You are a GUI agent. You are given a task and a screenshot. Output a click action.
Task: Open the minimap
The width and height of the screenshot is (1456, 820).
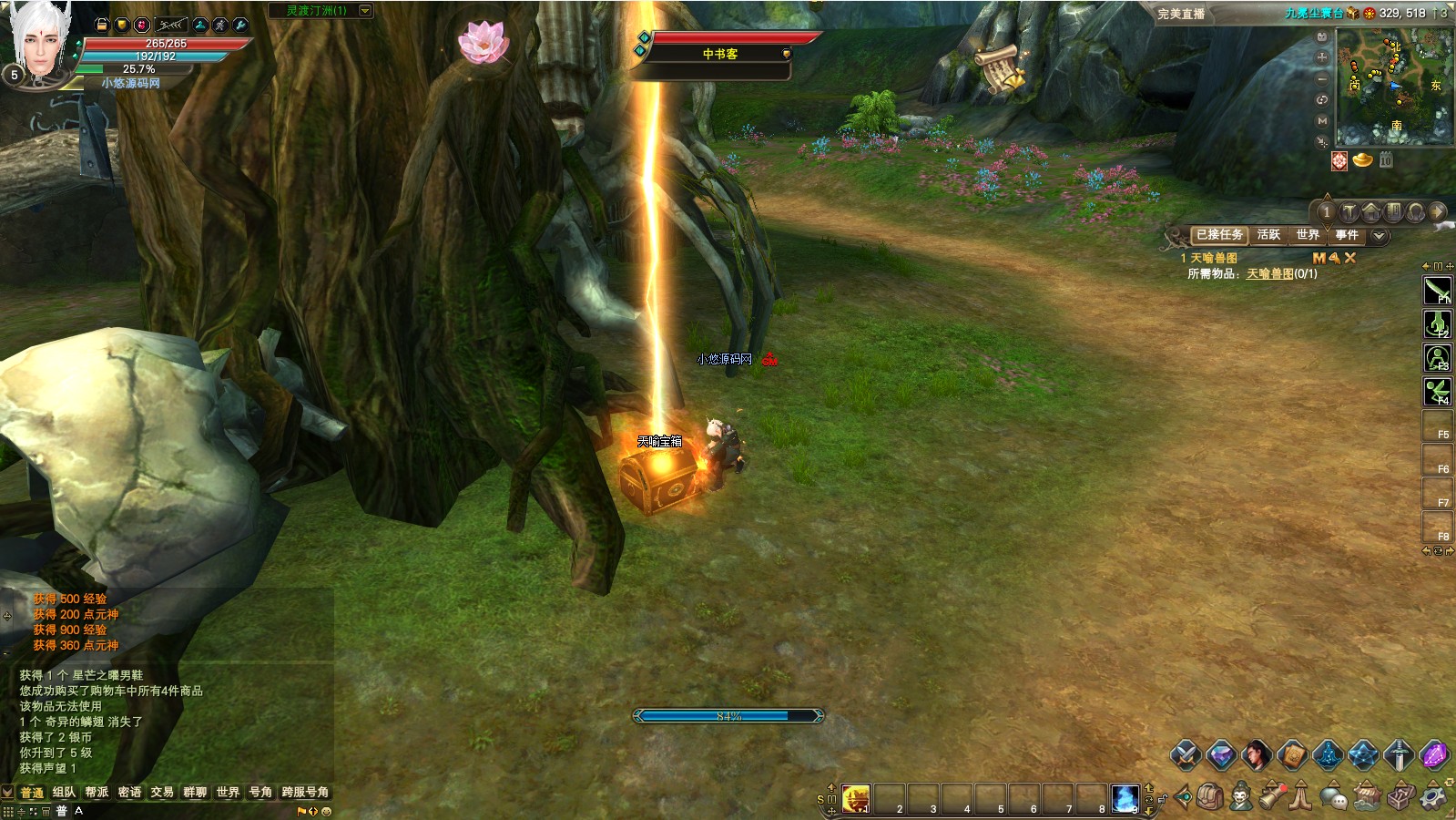pos(1393,86)
